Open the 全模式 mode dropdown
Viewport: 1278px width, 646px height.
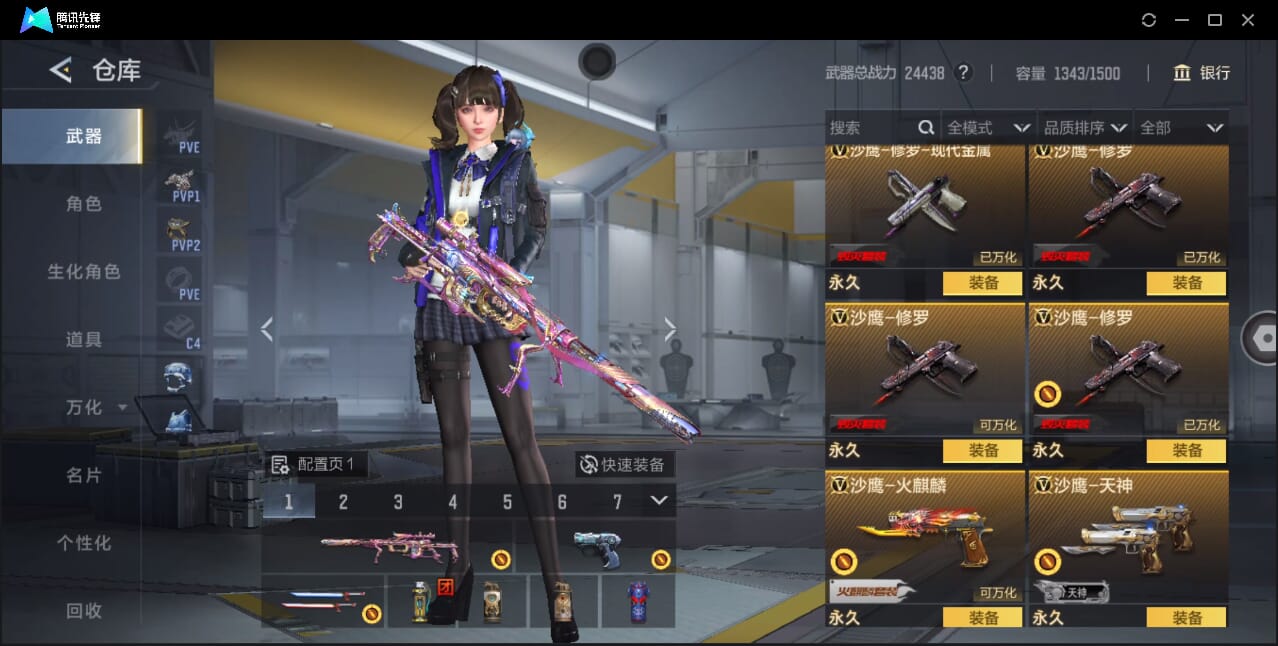[988, 128]
